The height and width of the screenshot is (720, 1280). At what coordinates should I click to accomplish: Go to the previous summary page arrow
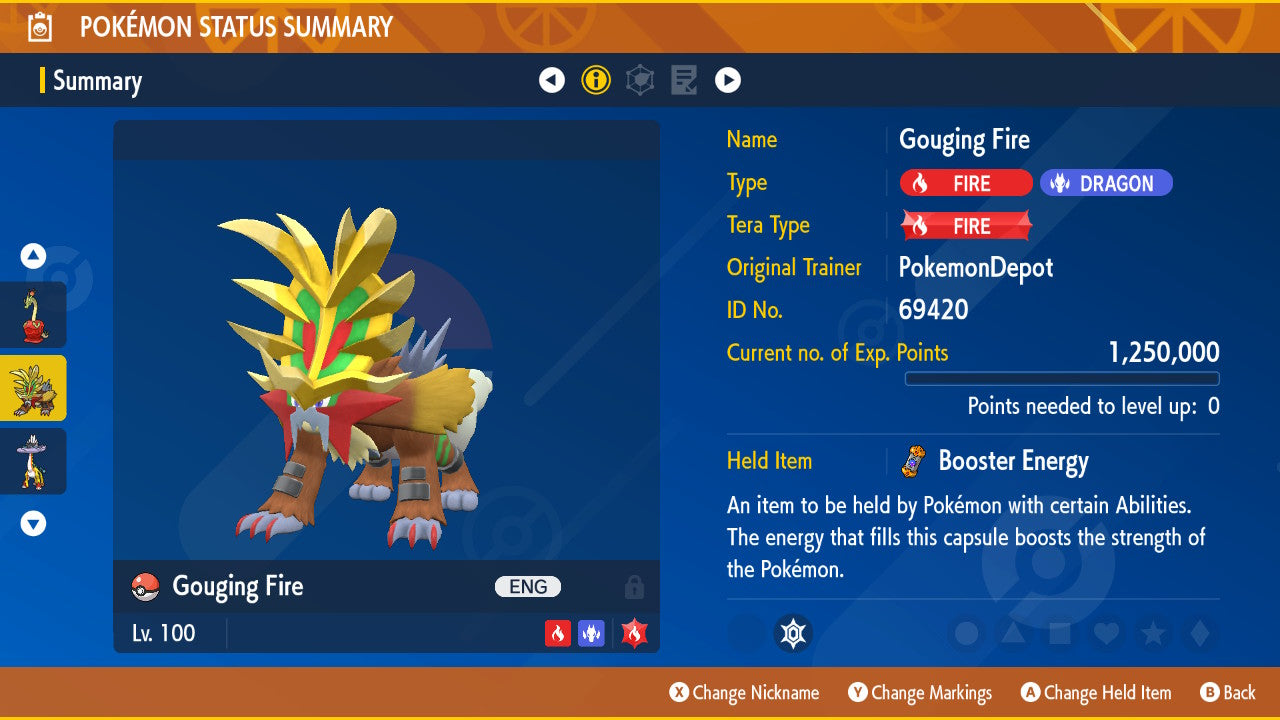tap(552, 80)
